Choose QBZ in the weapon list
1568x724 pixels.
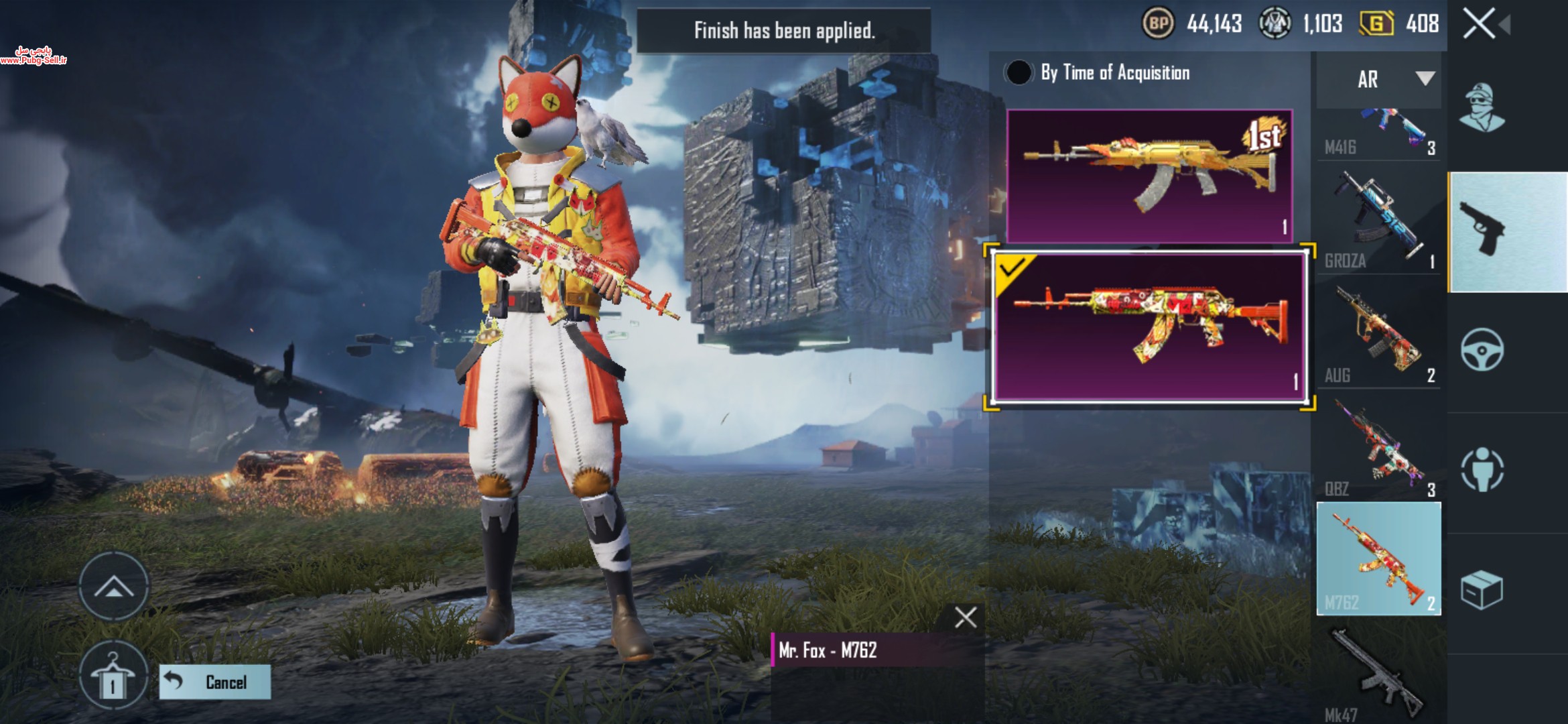[x=1379, y=447]
